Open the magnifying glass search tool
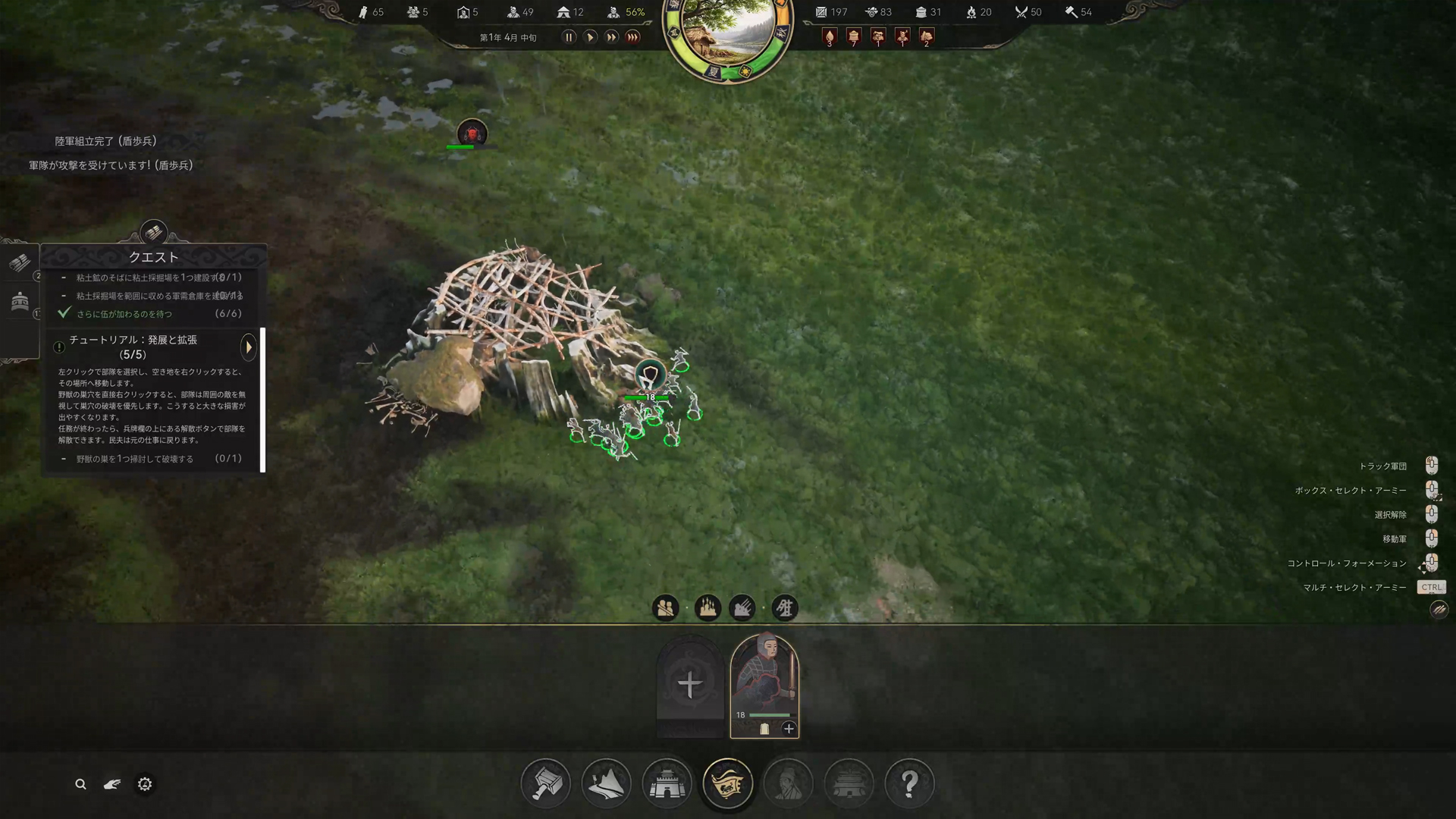Screen dimensions: 1456x819 coord(80,784)
